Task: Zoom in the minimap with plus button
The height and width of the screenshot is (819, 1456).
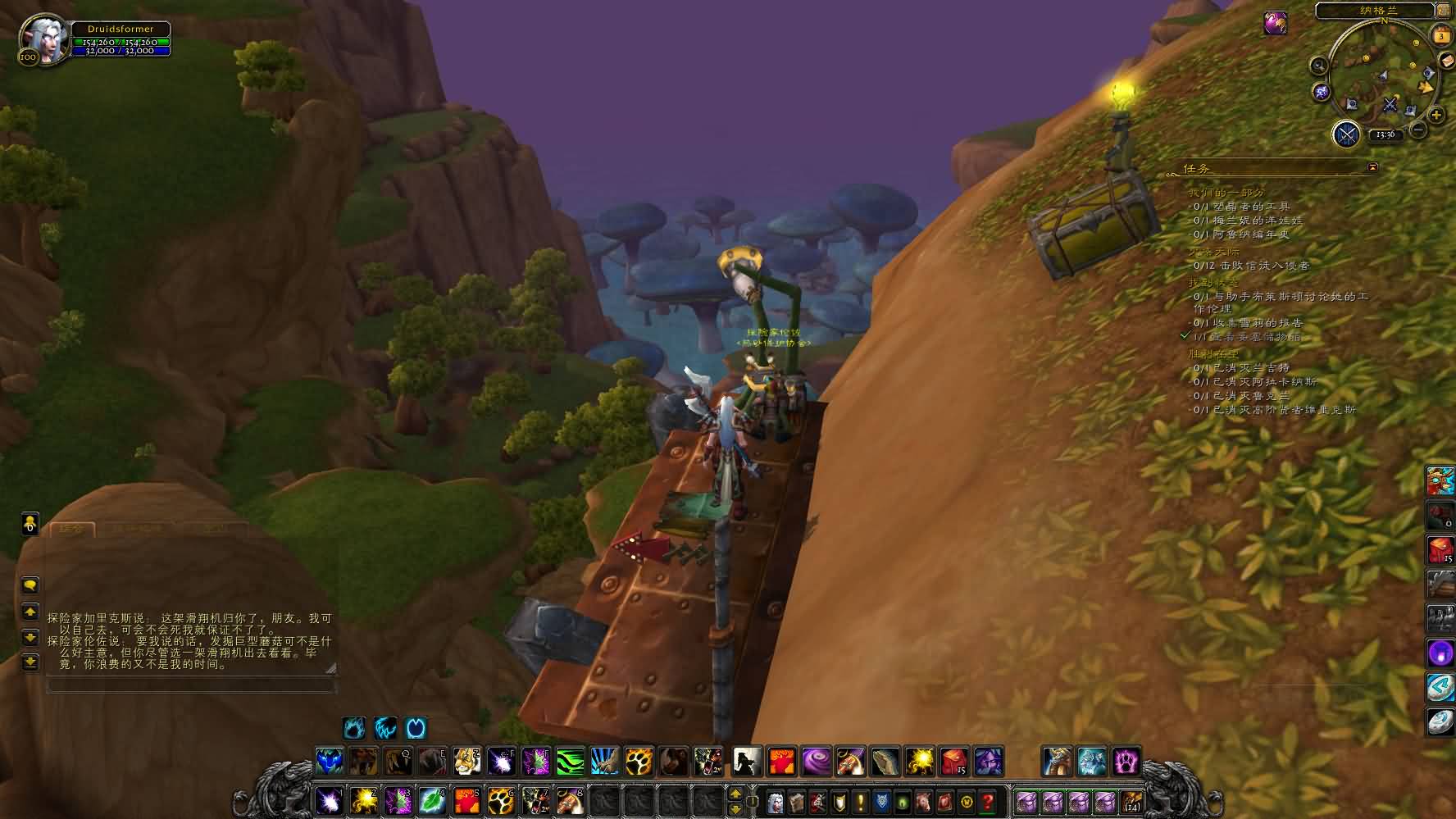Action: [x=1436, y=116]
